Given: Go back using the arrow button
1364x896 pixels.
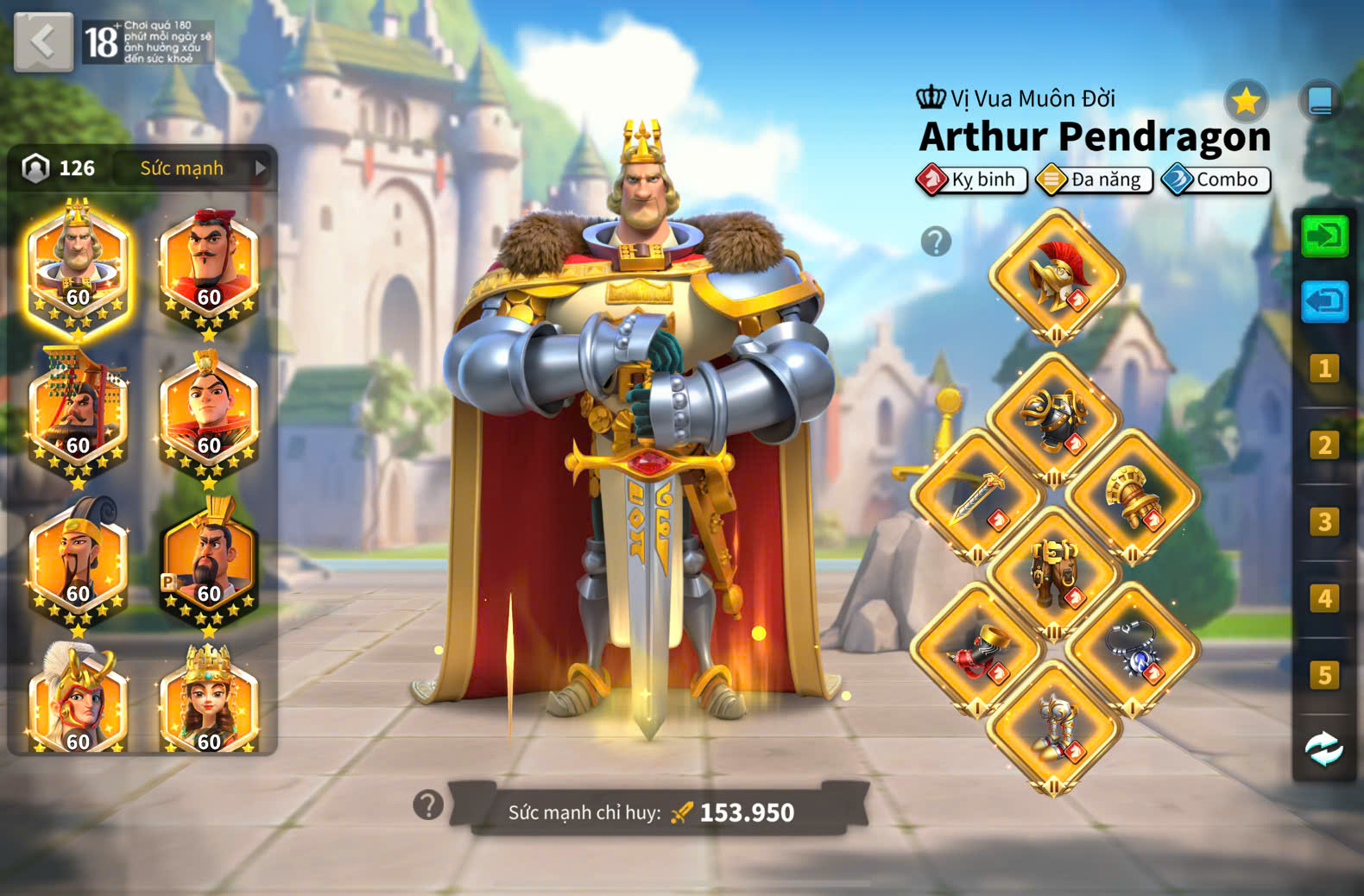Looking at the screenshot, I should [43, 41].
